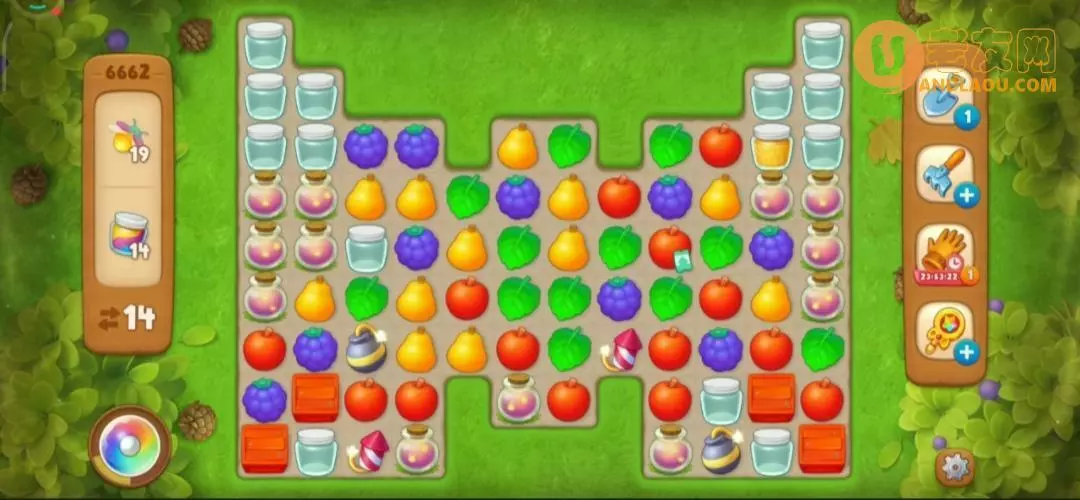The image size is (1080, 500).
Task: Add more rake boosters
Action: pyautogui.click(x=966, y=195)
